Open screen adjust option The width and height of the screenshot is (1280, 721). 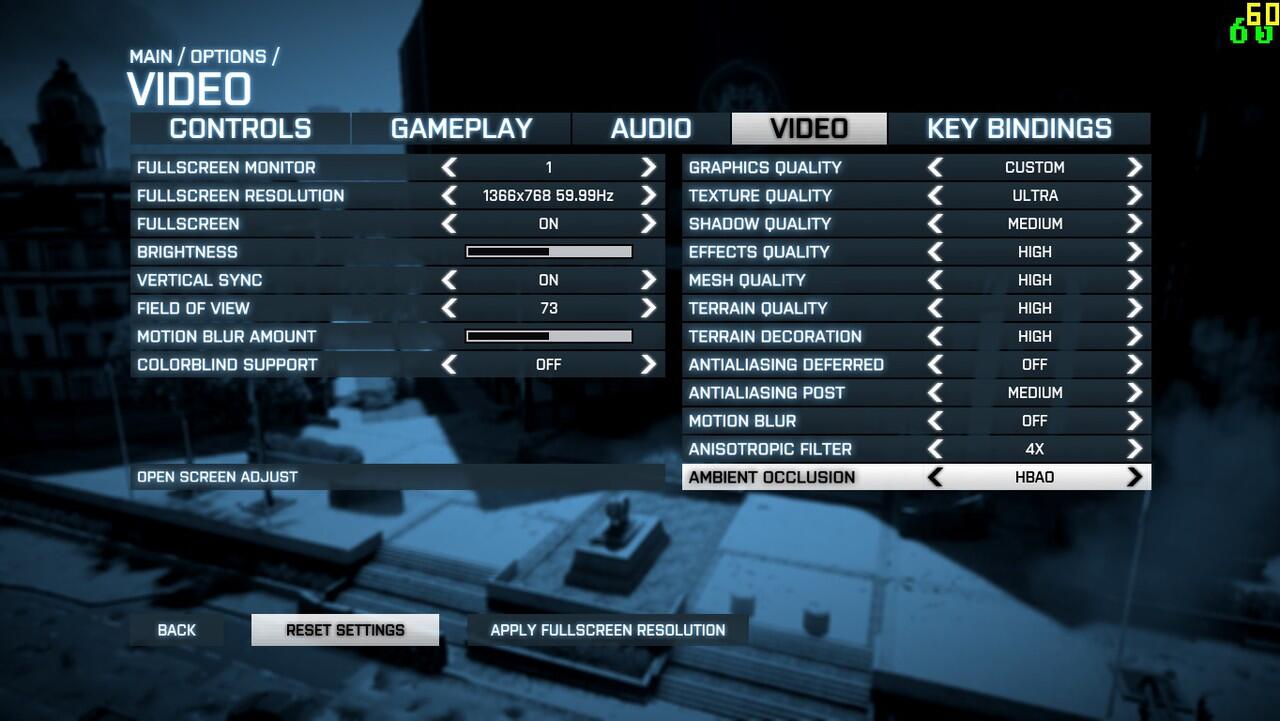[x=217, y=477]
